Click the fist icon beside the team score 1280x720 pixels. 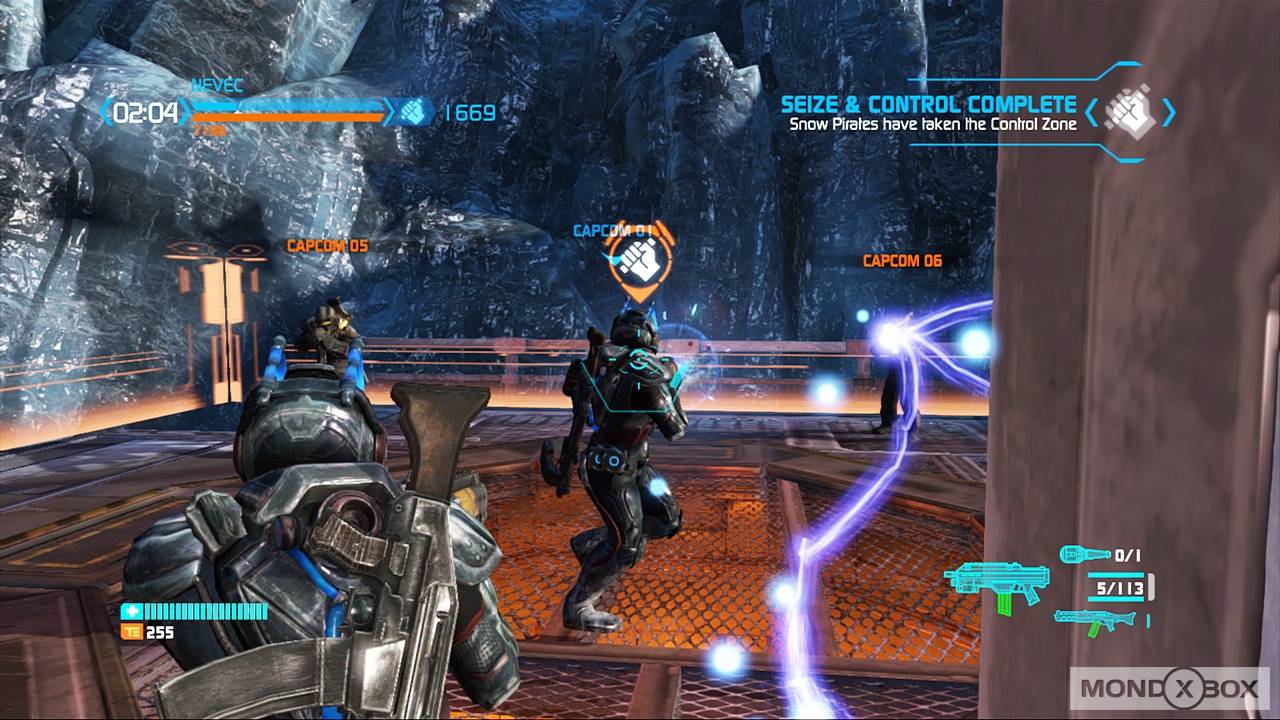tap(414, 112)
